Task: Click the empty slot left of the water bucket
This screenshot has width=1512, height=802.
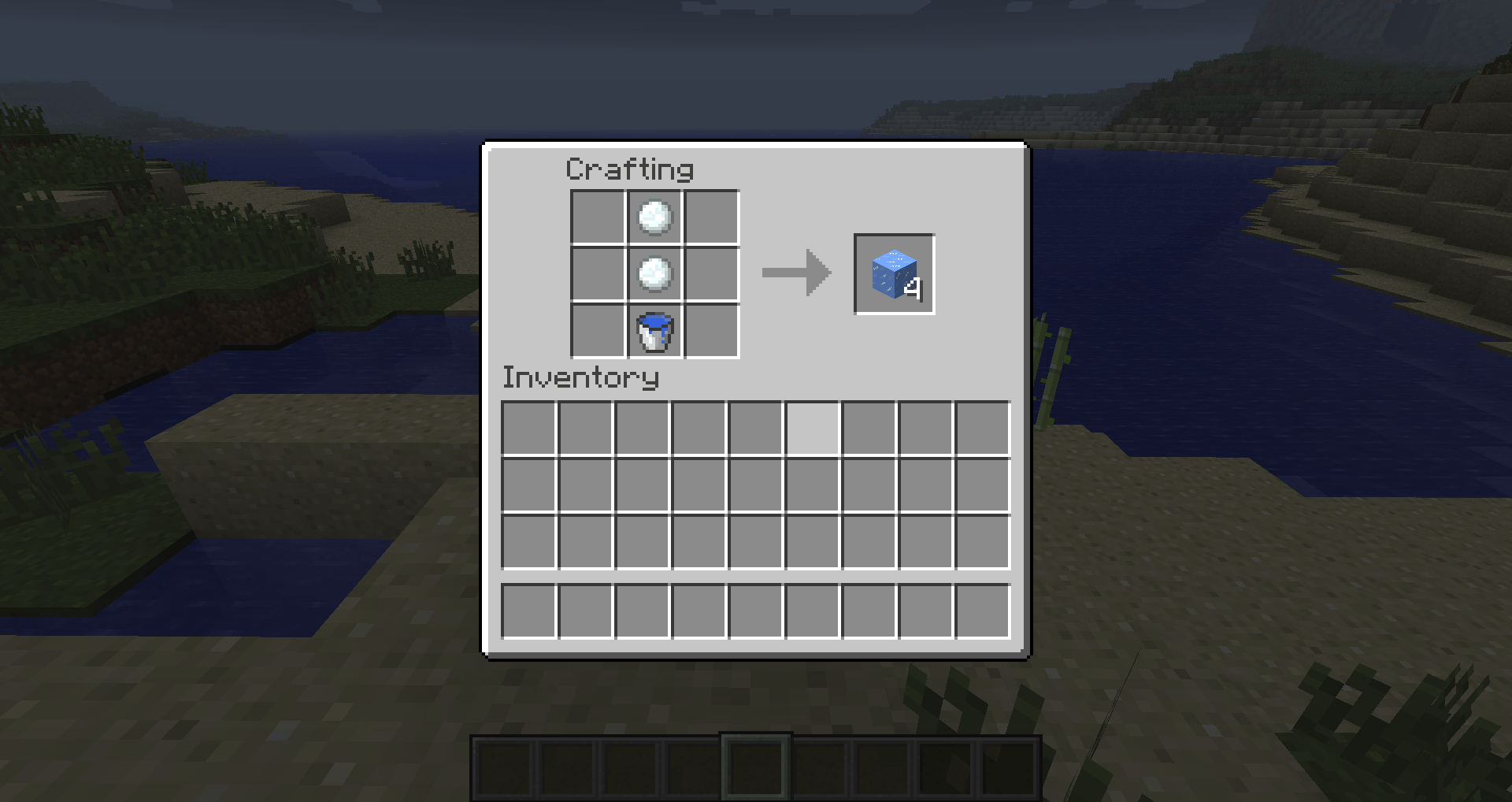Action: pyautogui.click(x=597, y=331)
